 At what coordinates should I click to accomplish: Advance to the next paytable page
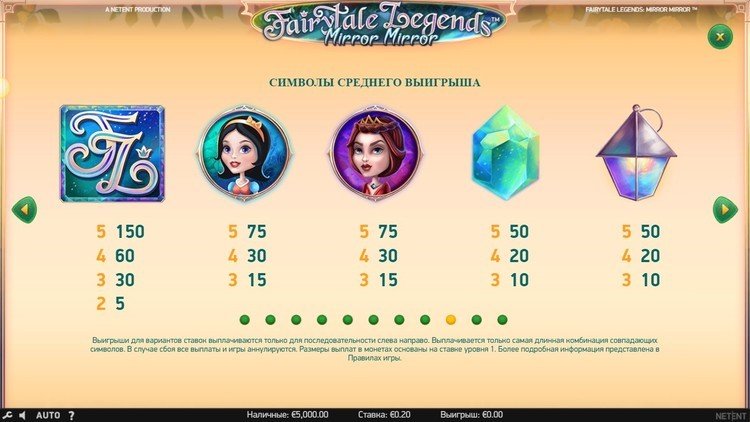click(x=725, y=210)
